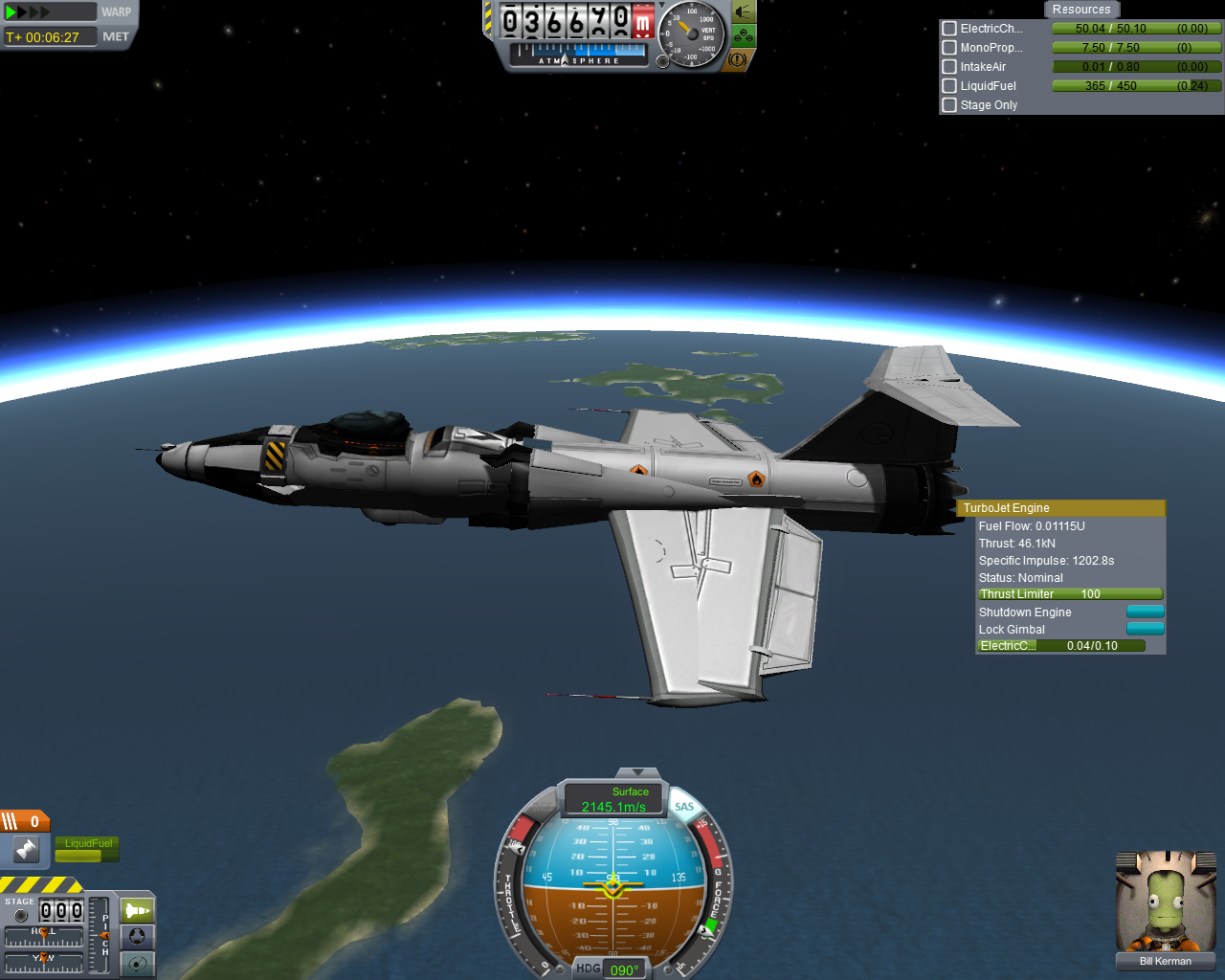Toggle the SAS indicator on the navball
The image size is (1225, 980).
point(684,807)
